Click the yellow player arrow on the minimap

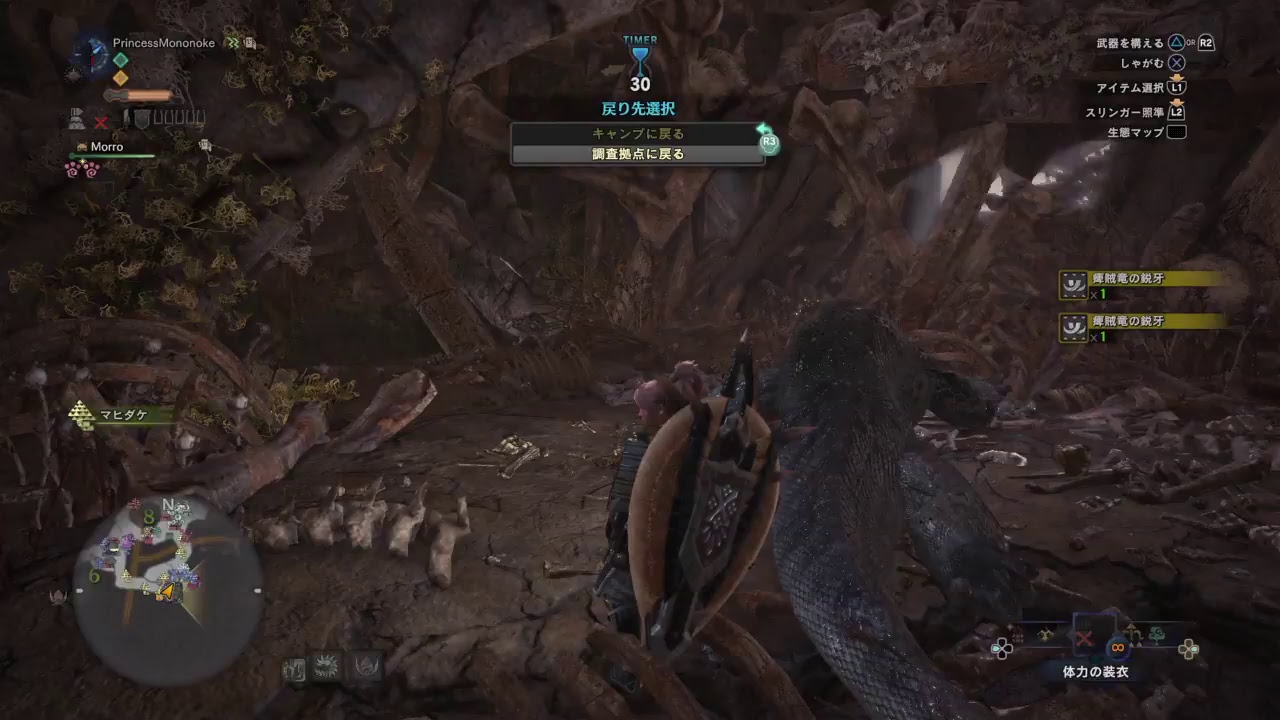coord(166,589)
